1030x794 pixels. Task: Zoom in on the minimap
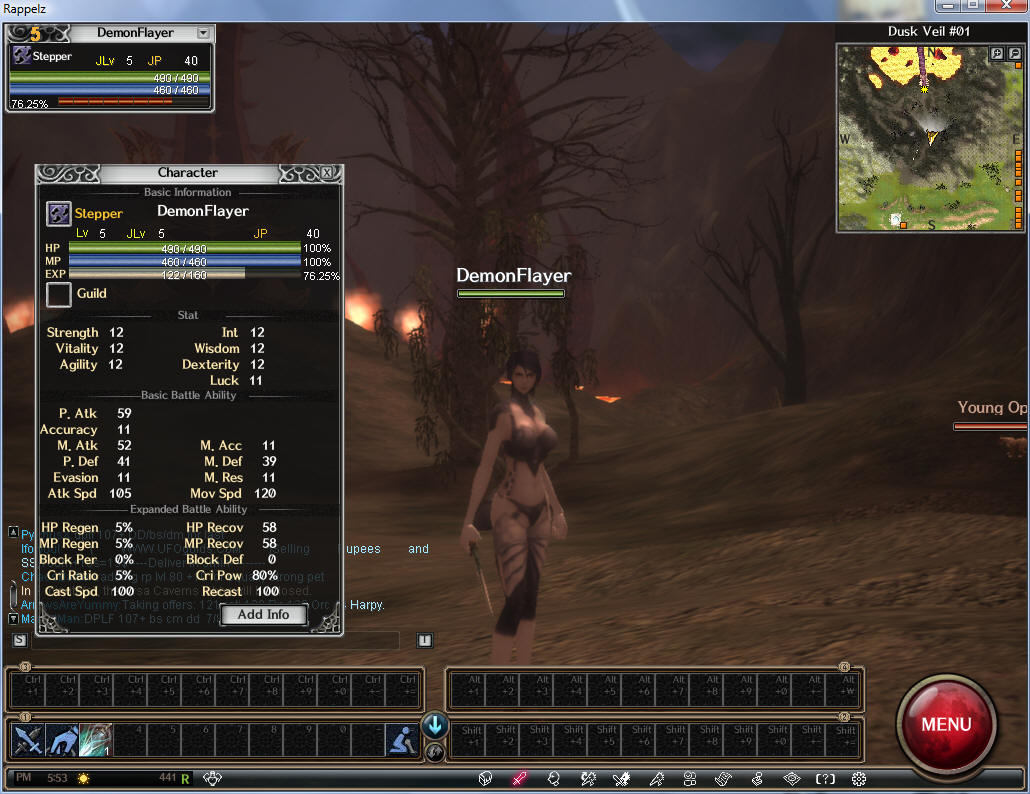(x=997, y=53)
